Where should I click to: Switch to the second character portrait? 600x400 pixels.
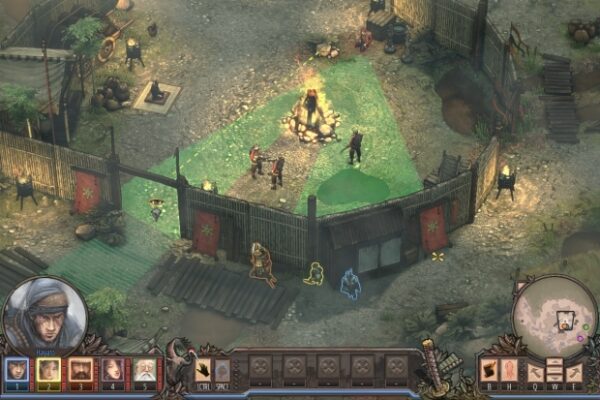point(48,370)
